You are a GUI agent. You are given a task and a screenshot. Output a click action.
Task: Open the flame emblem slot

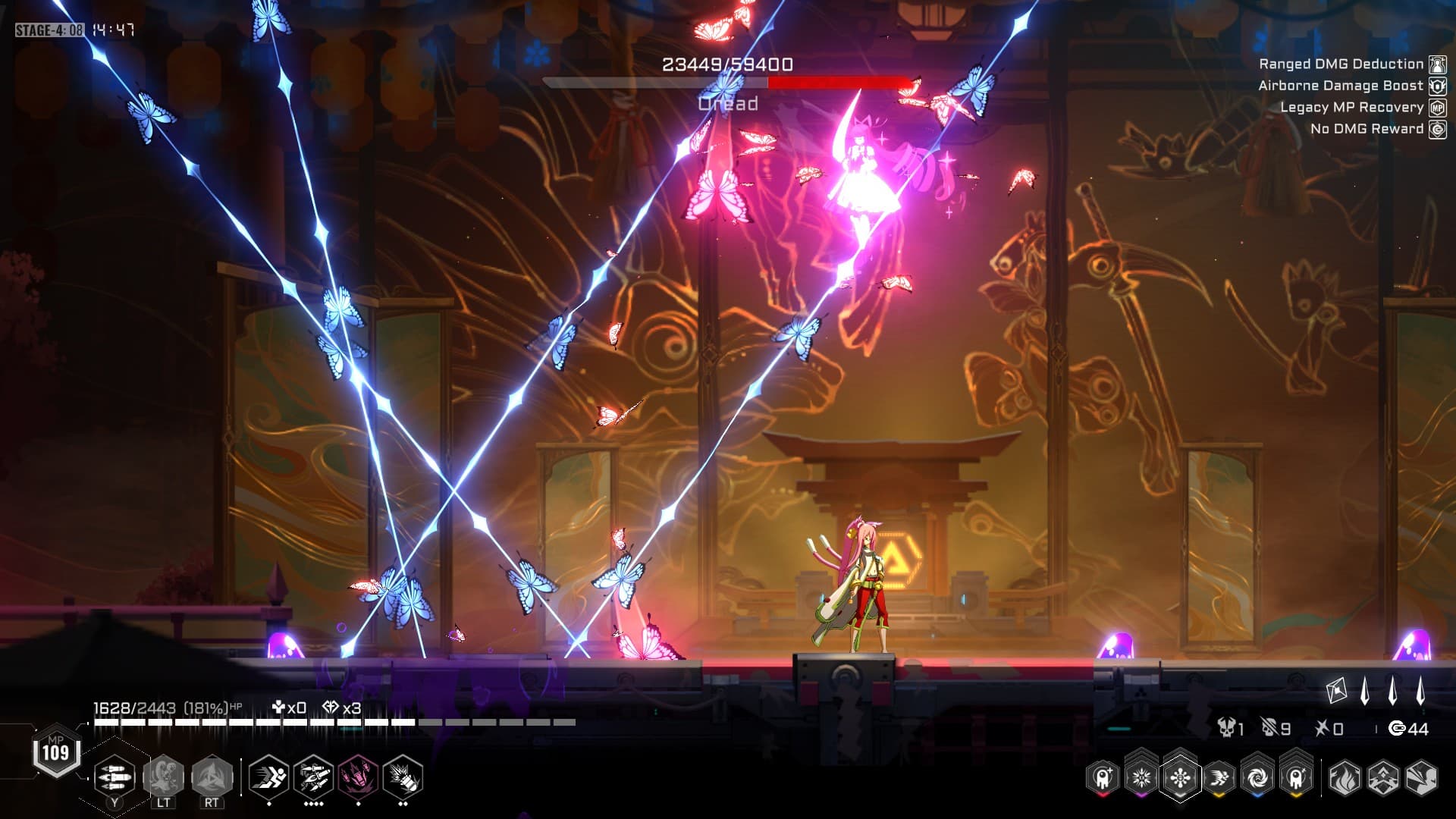click(x=1344, y=777)
